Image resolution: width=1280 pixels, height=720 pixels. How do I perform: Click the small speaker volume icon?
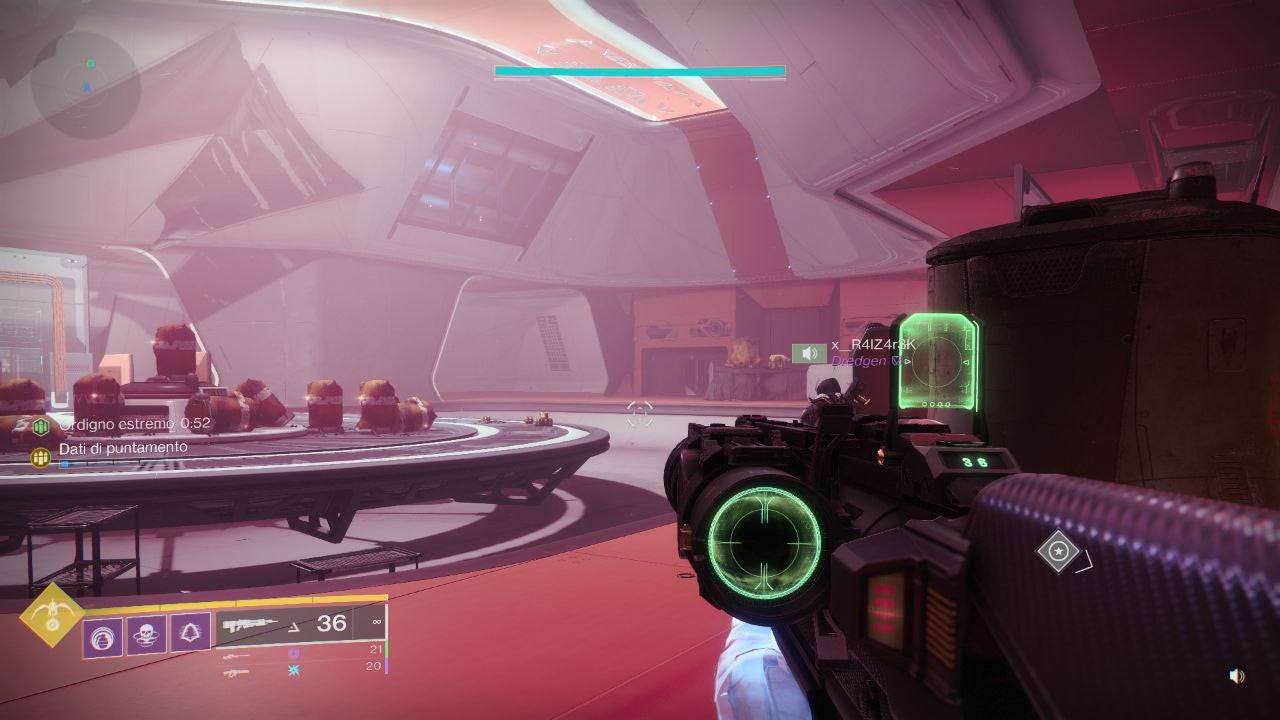click(x=1236, y=676)
